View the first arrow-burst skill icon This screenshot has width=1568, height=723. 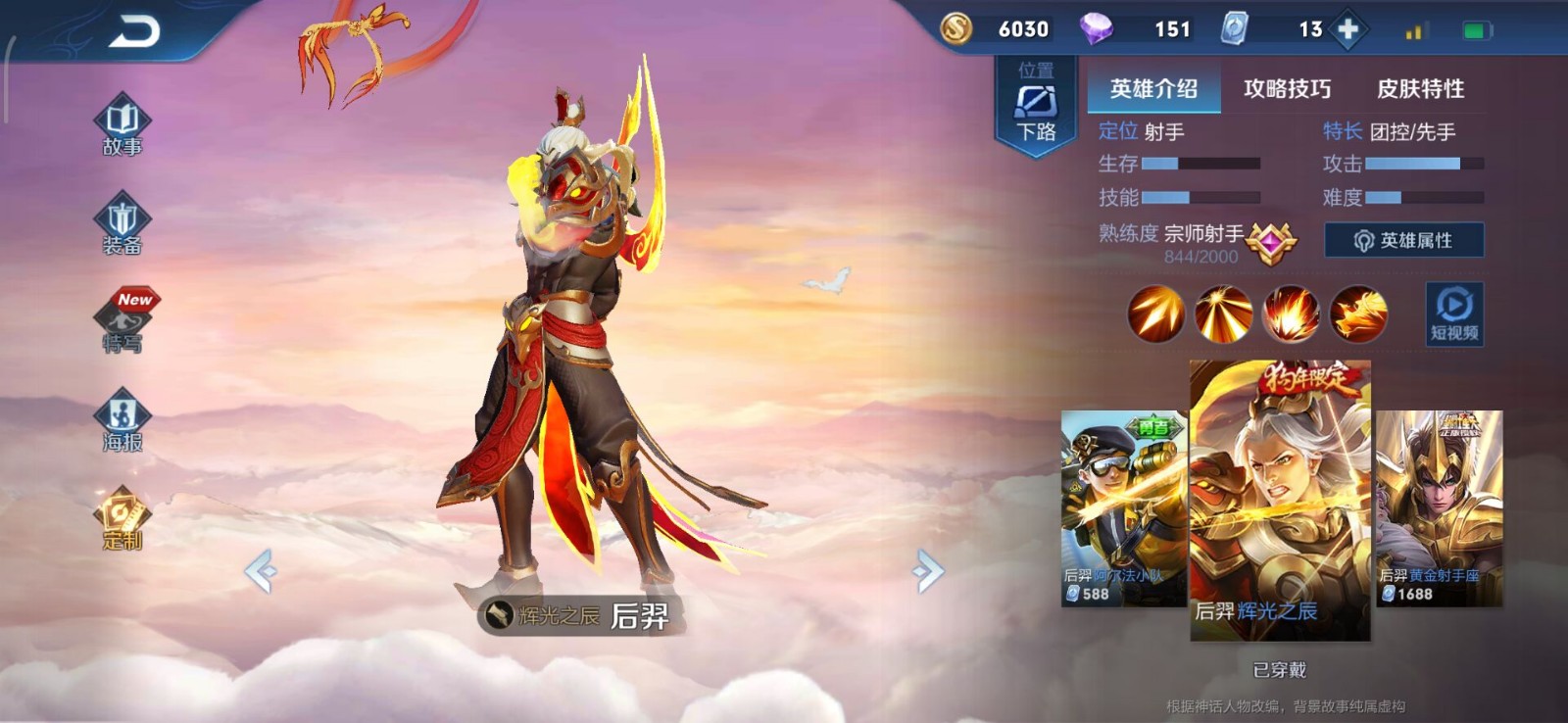[1155, 314]
